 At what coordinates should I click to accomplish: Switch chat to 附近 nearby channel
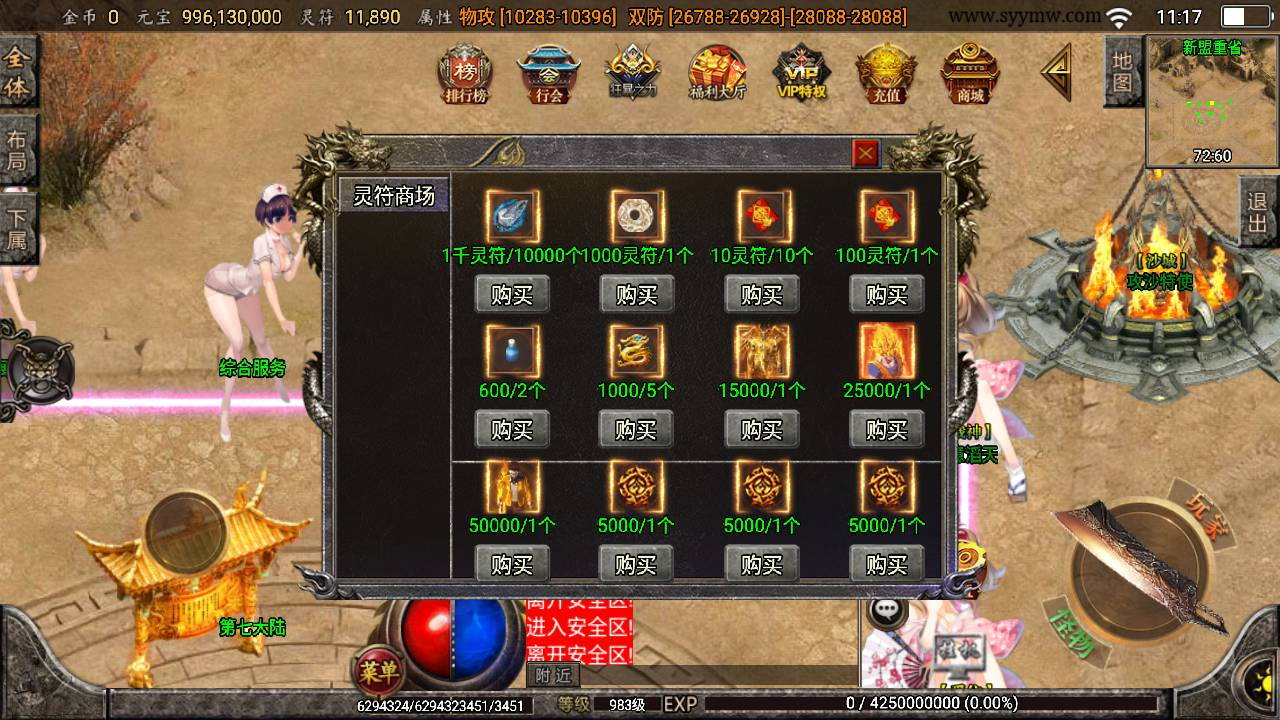pyautogui.click(x=553, y=675)
